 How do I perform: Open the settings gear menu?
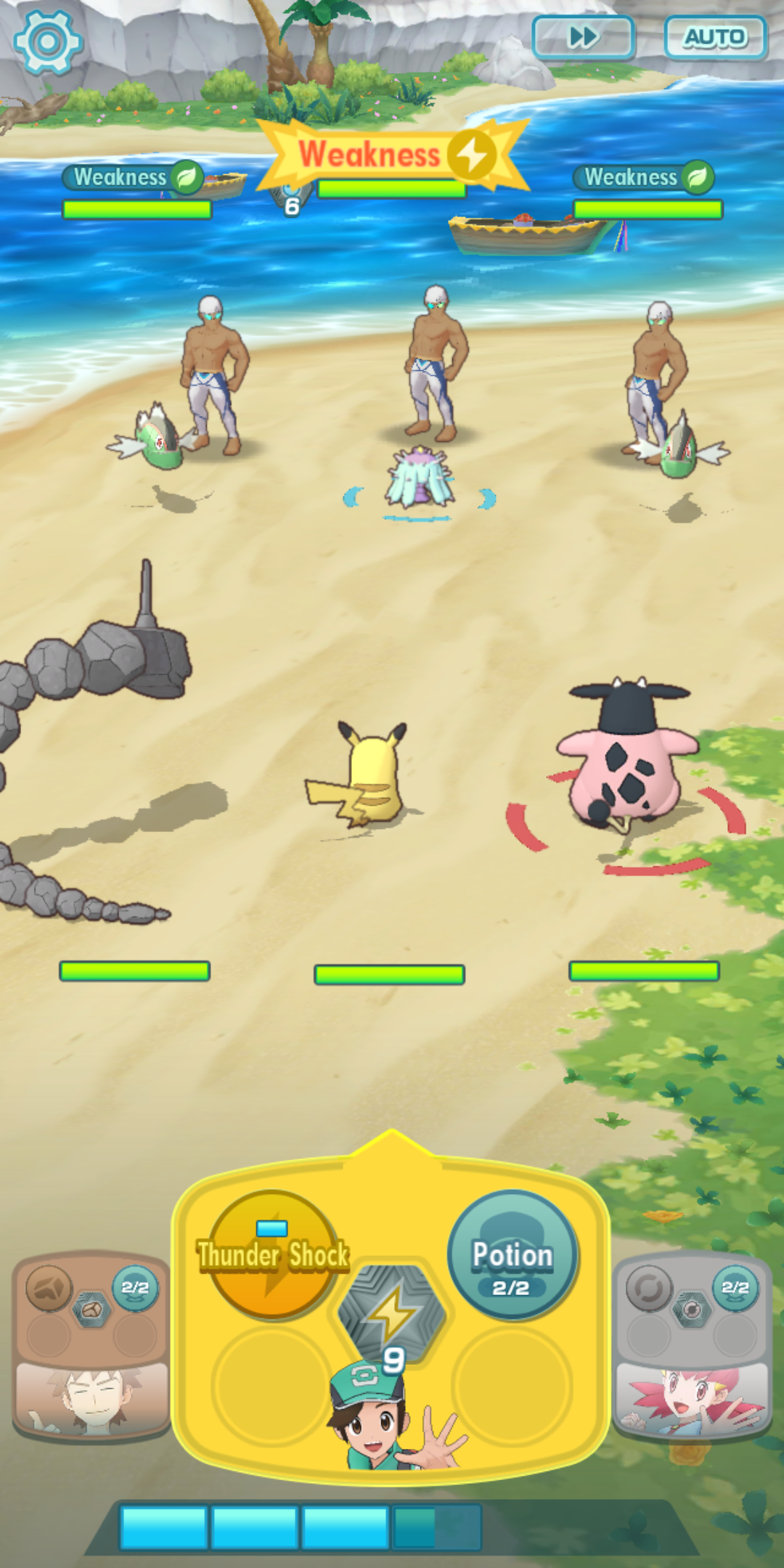[x=48, y=42]
